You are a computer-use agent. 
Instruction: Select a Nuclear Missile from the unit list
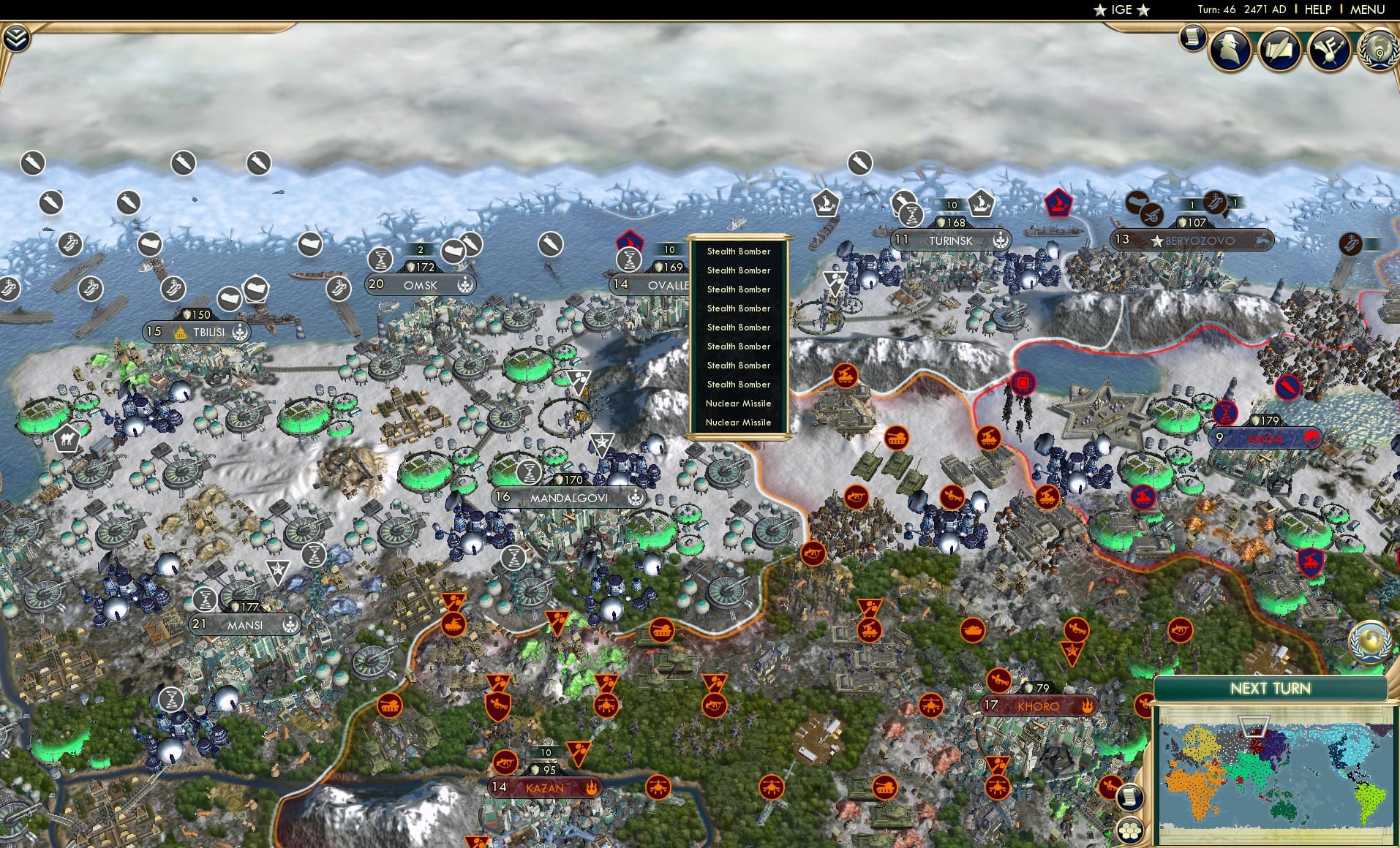point(738,404)
